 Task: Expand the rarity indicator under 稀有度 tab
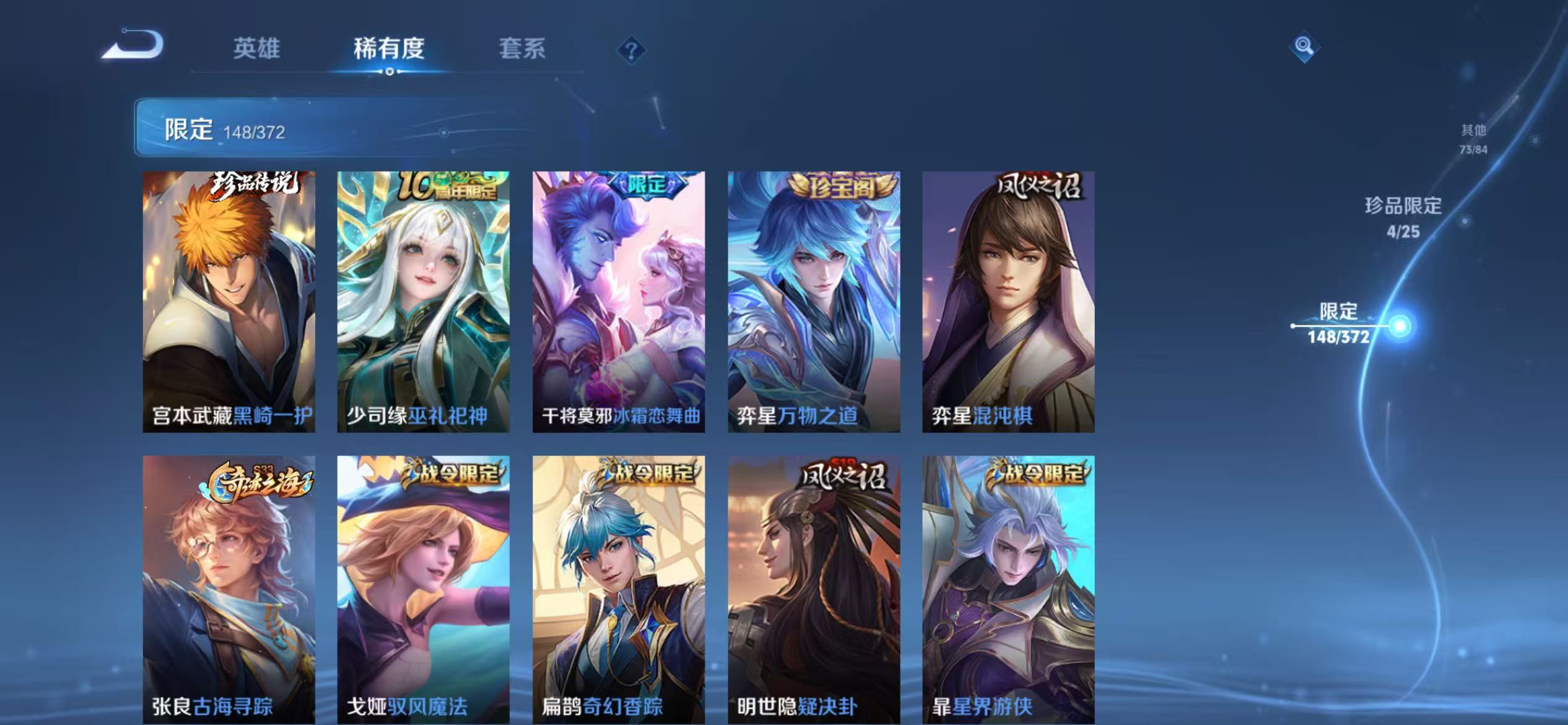(390, 71)
